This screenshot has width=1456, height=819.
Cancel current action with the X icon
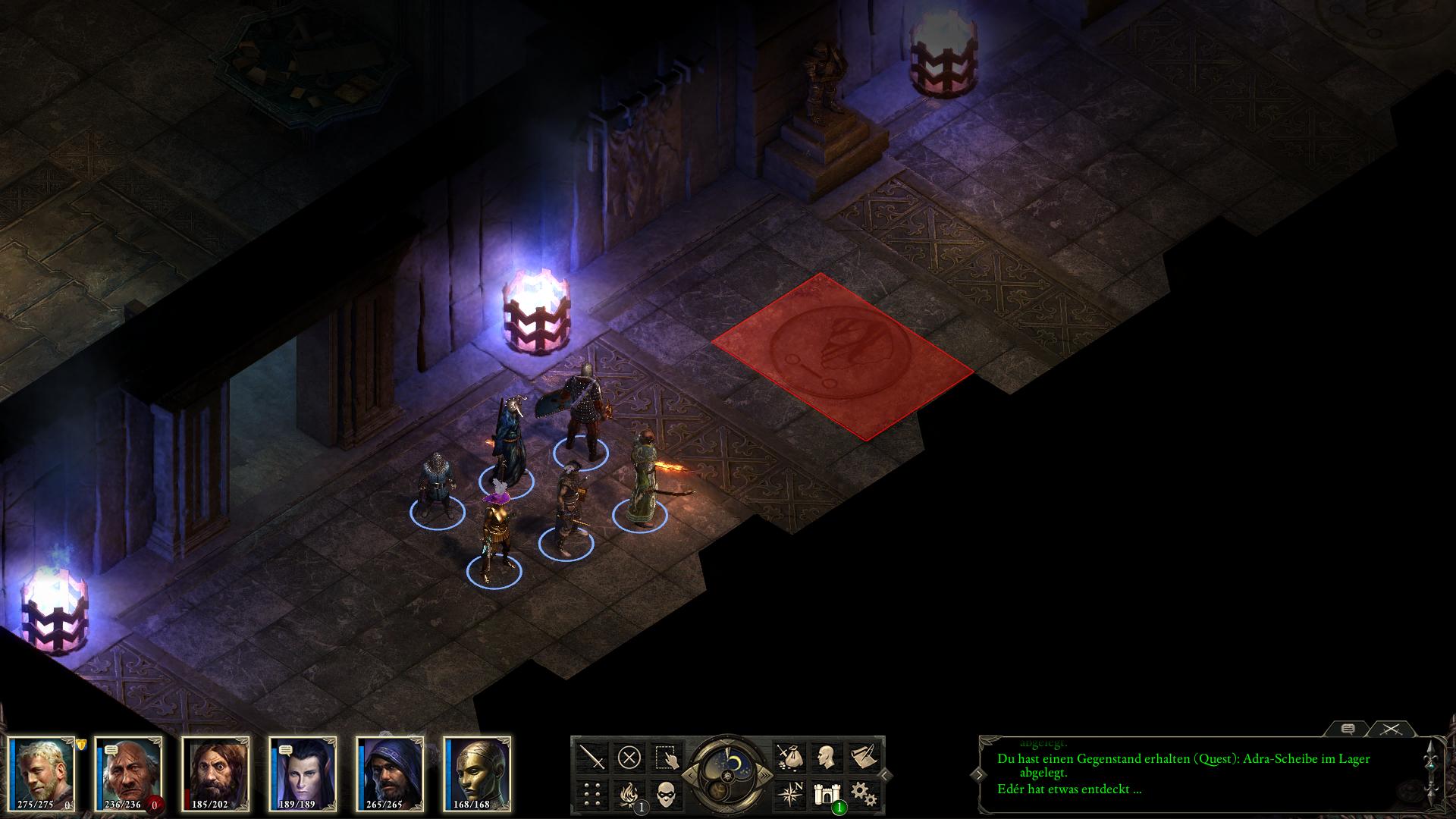(x=629, y=757)
